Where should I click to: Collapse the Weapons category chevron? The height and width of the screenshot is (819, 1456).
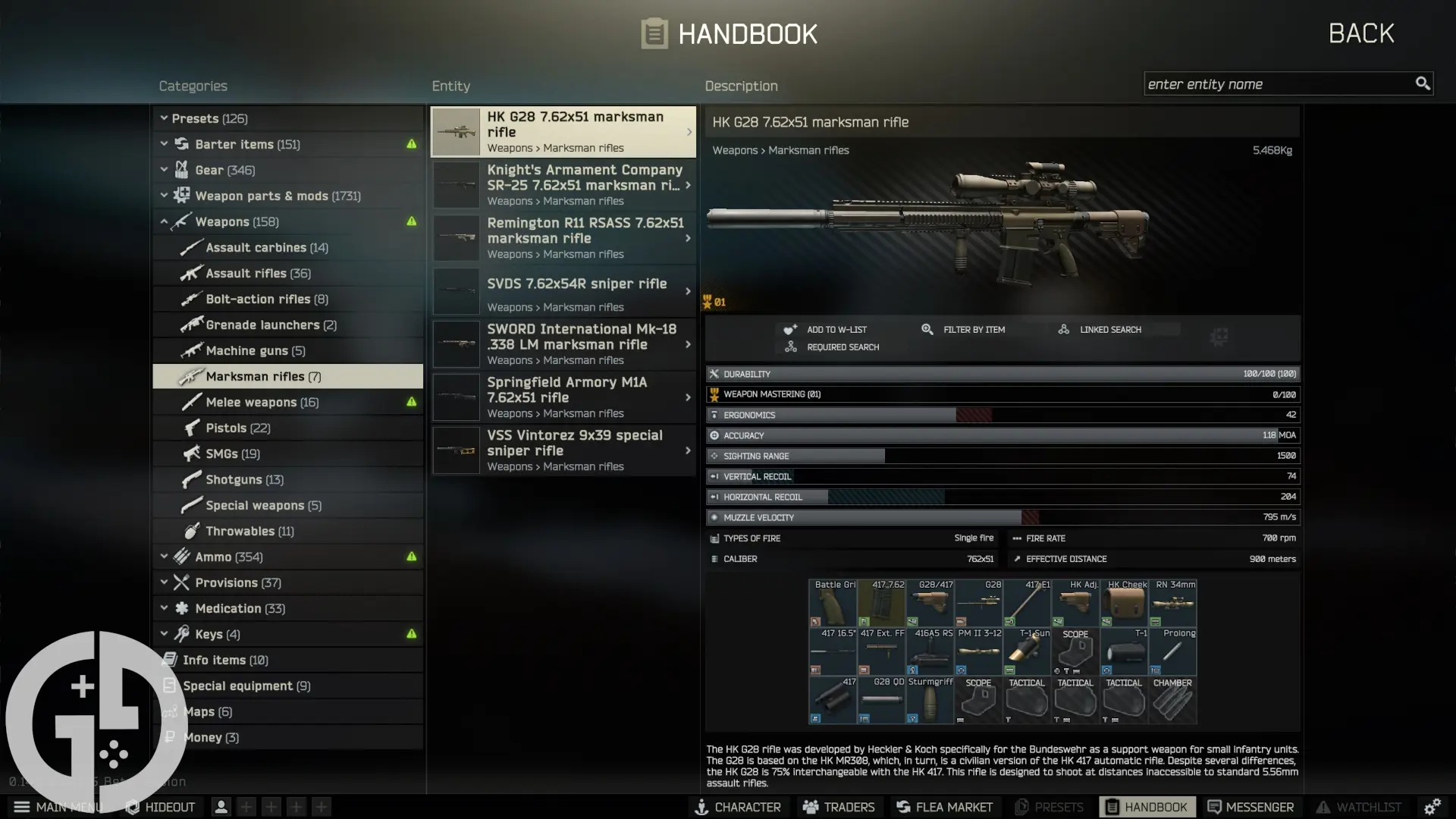(x=164, y=221)
